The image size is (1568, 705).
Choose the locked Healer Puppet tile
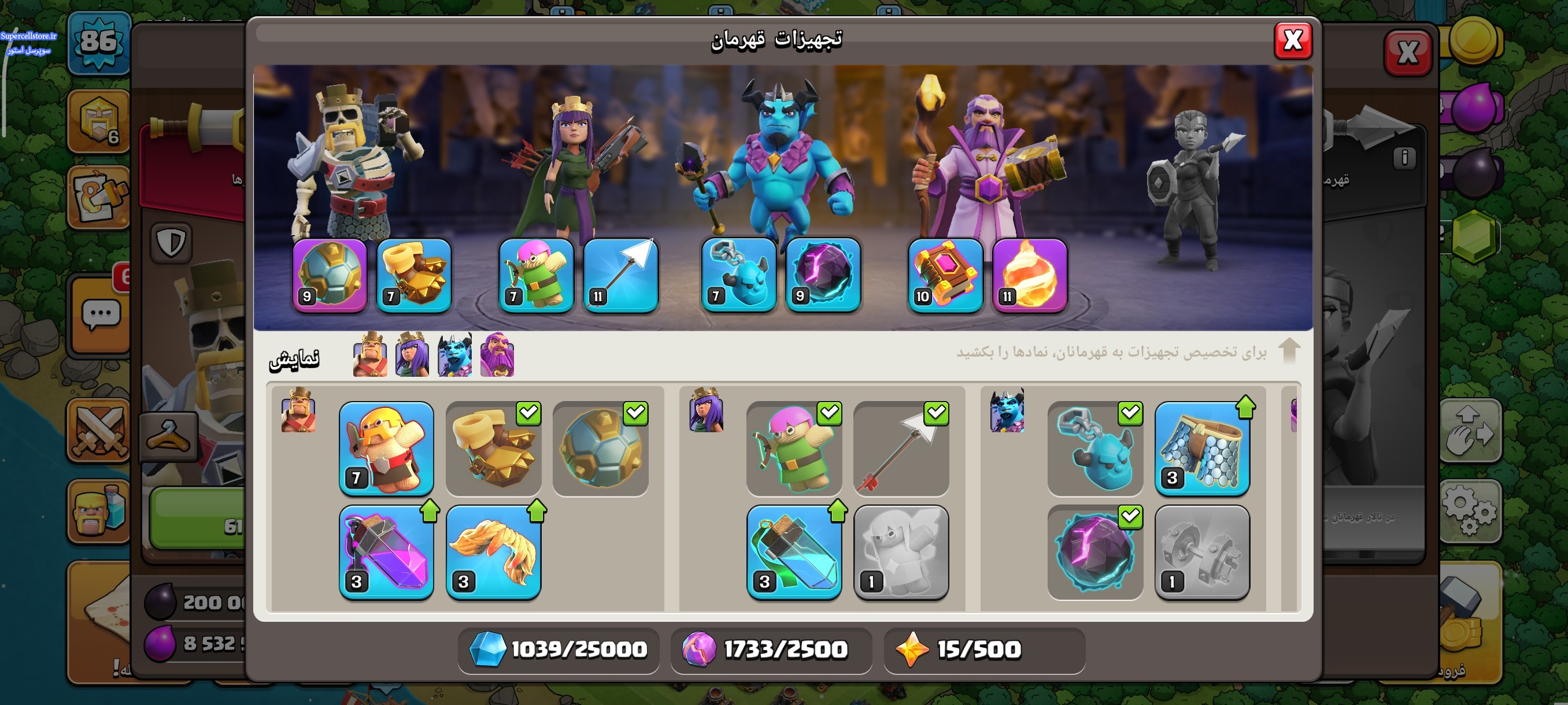pyautogui.click(x=901, y=552)
